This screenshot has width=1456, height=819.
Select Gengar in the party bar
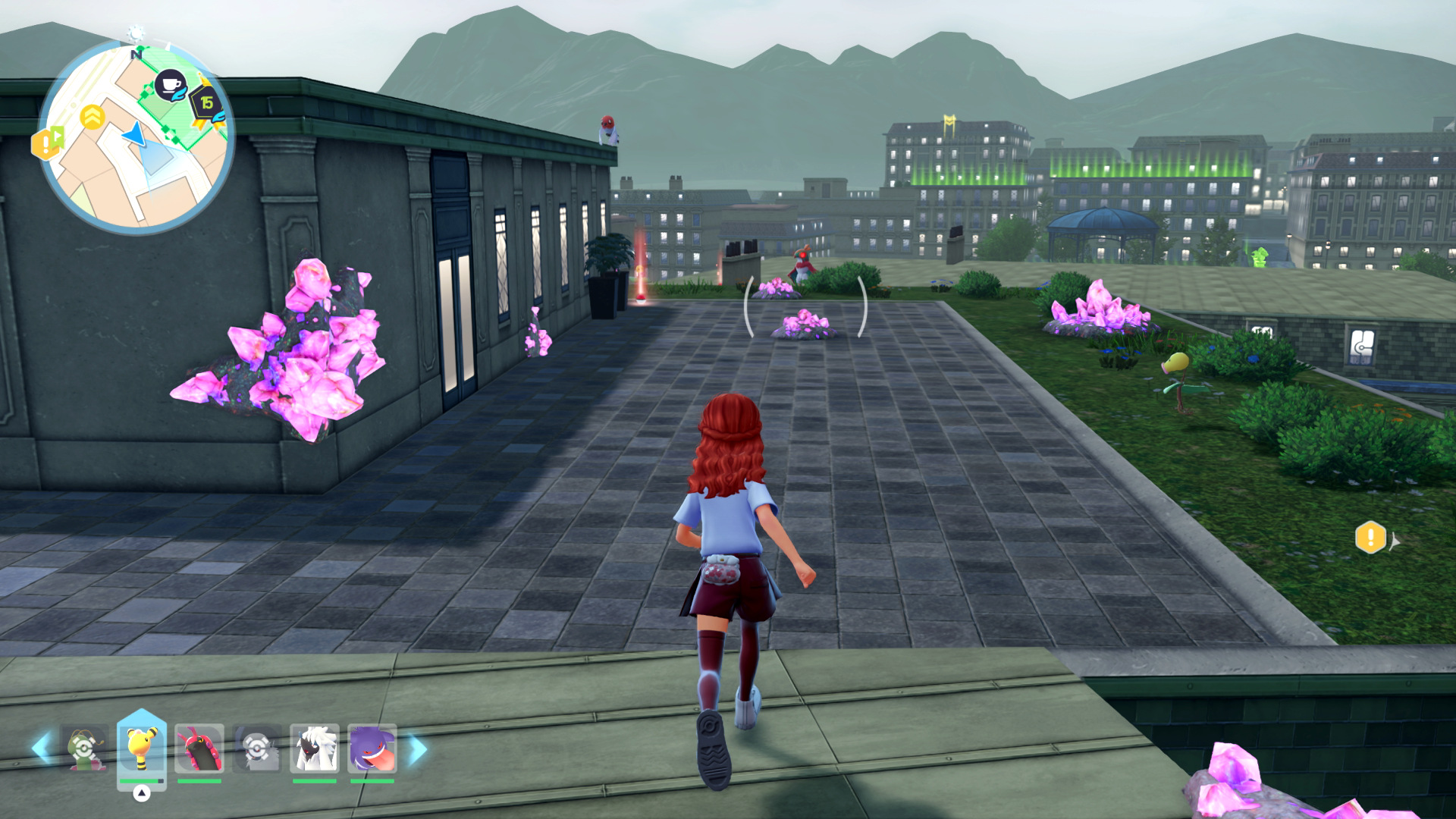coord(372,748)
